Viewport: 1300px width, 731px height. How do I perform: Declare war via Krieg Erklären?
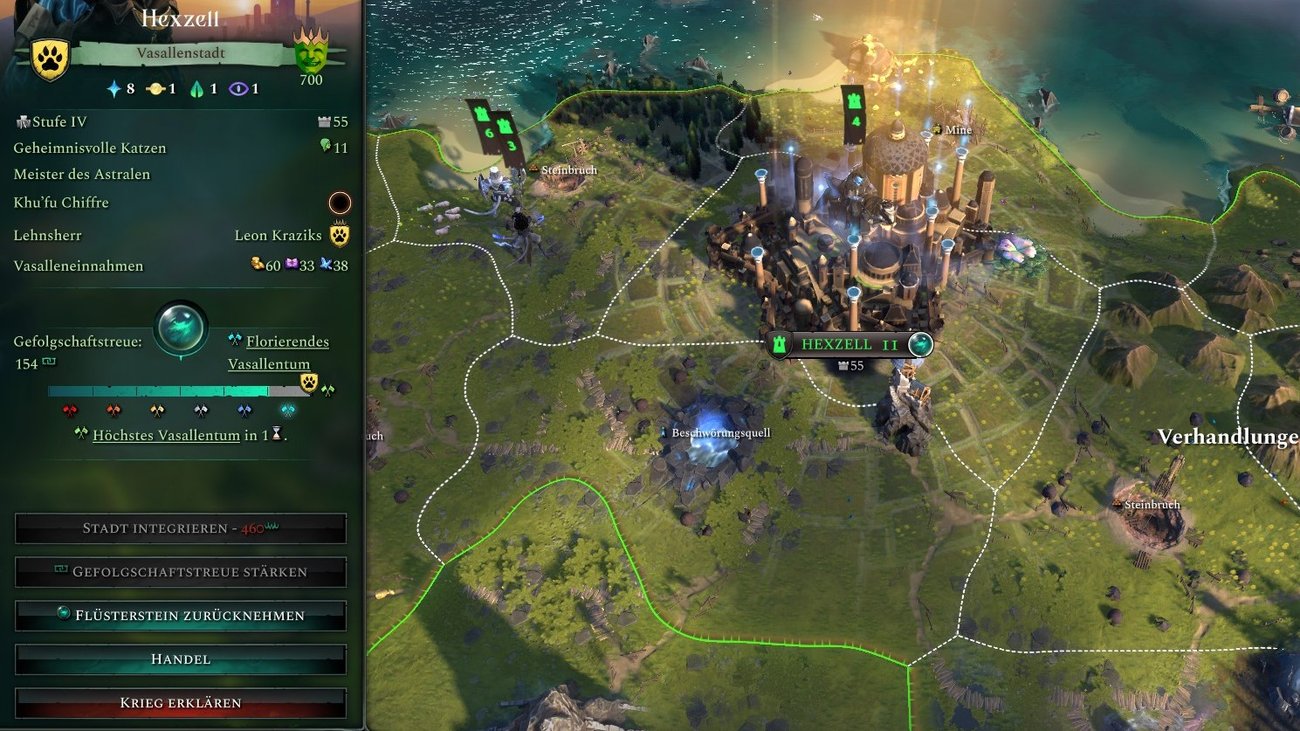(180, 703)
